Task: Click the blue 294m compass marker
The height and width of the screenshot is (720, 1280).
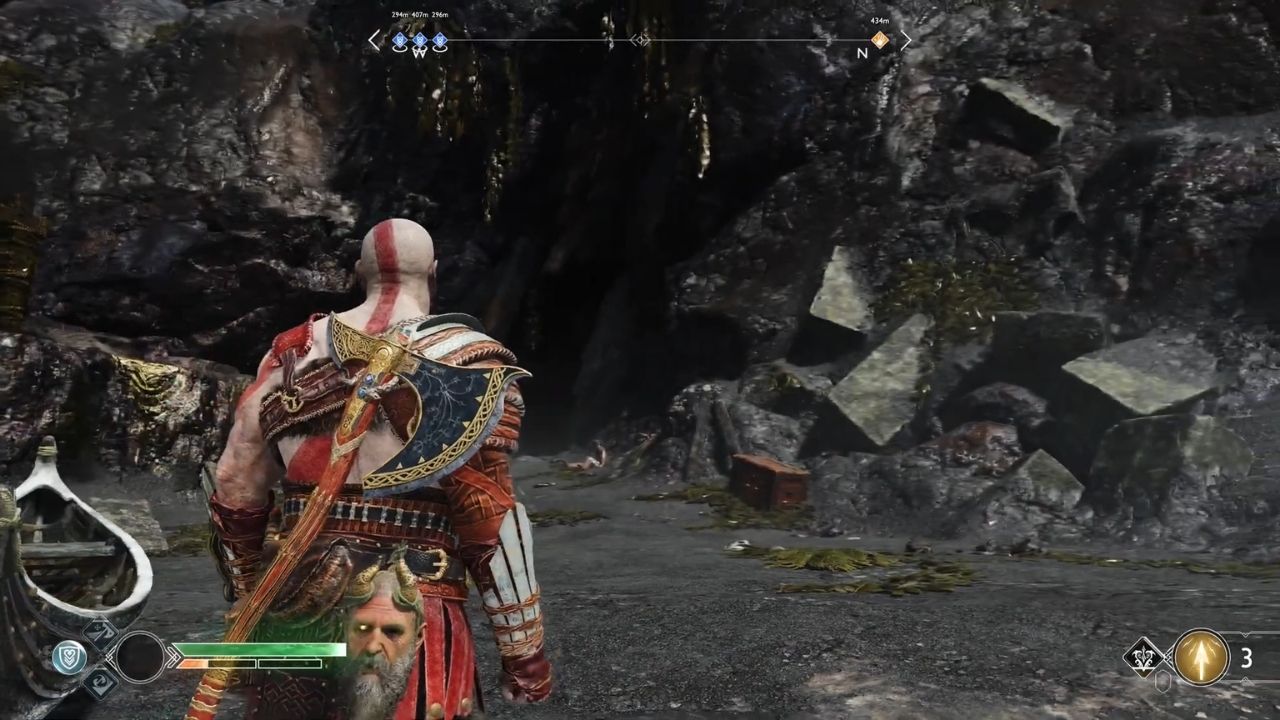Action: point(400,41)
